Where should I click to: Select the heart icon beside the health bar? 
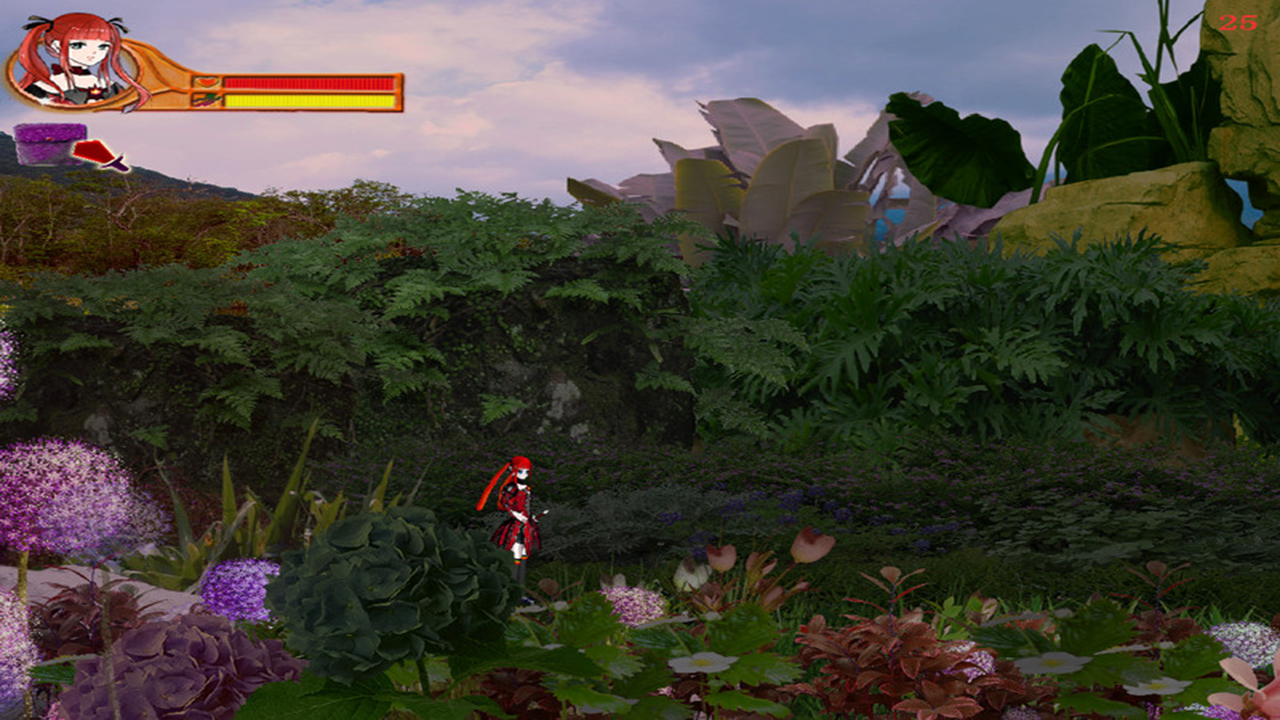tap(207, 81)
